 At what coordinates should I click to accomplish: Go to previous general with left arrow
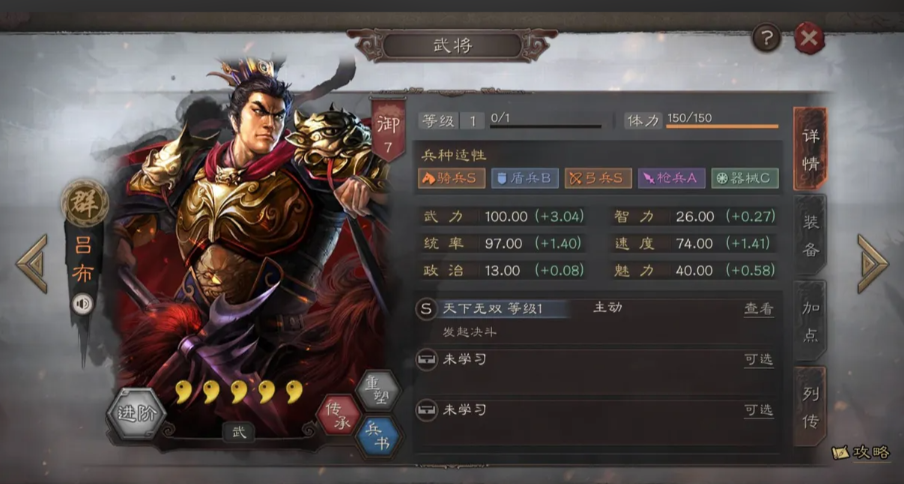pyautogui.click(x=32, y=263)
